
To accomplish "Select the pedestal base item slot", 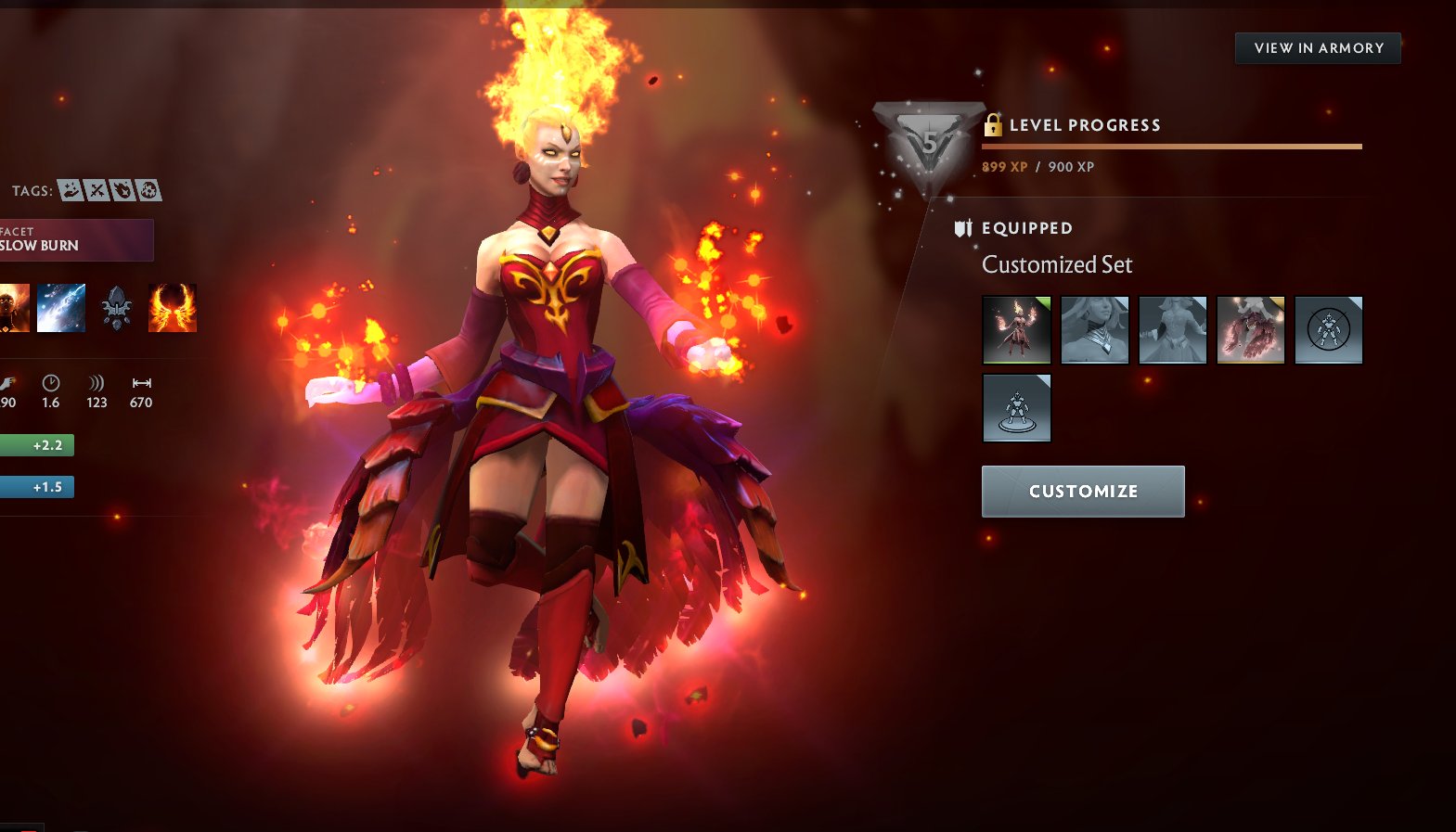I will point(1016,407).
